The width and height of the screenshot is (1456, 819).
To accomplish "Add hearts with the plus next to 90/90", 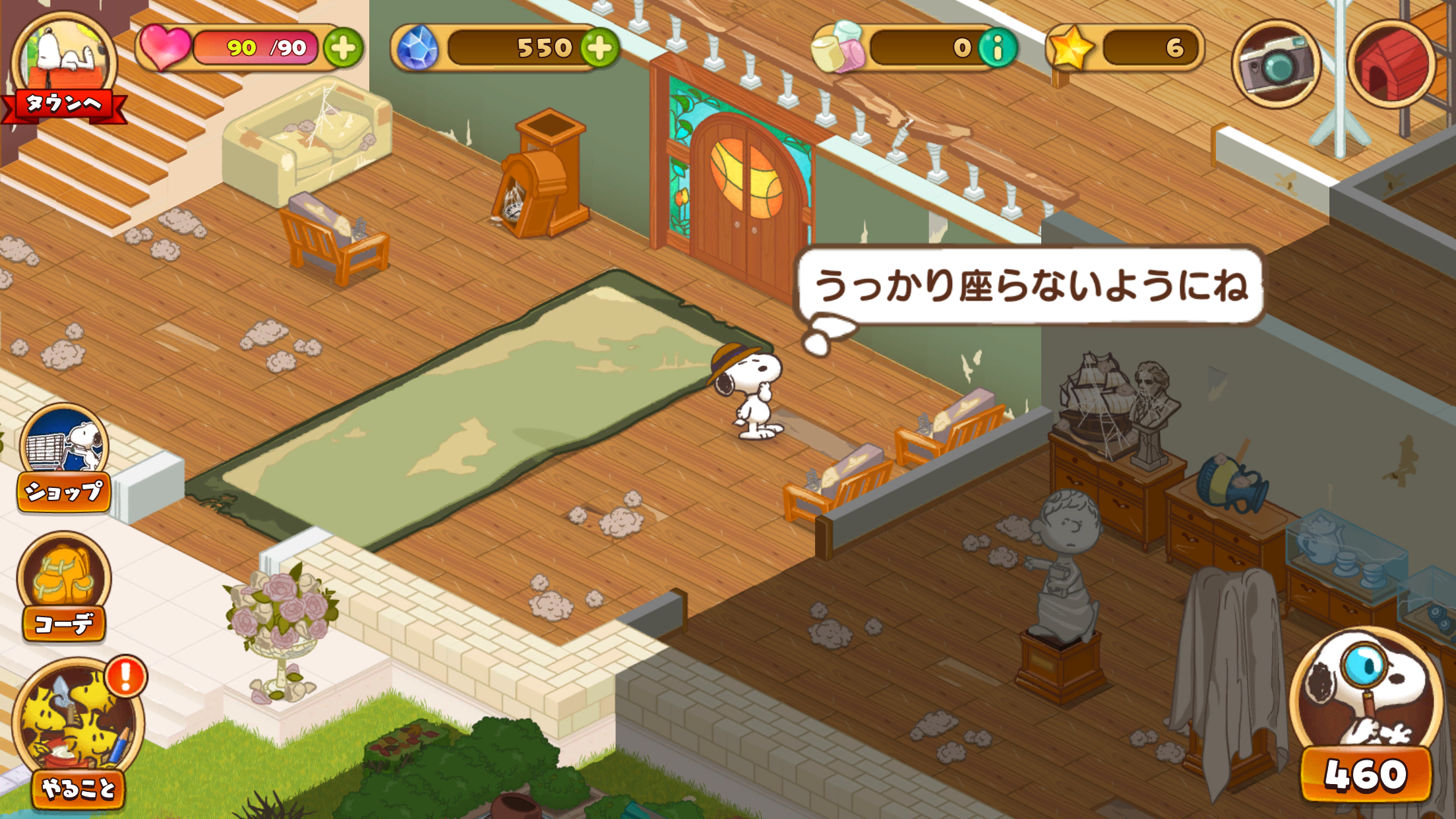I will 343,47.
